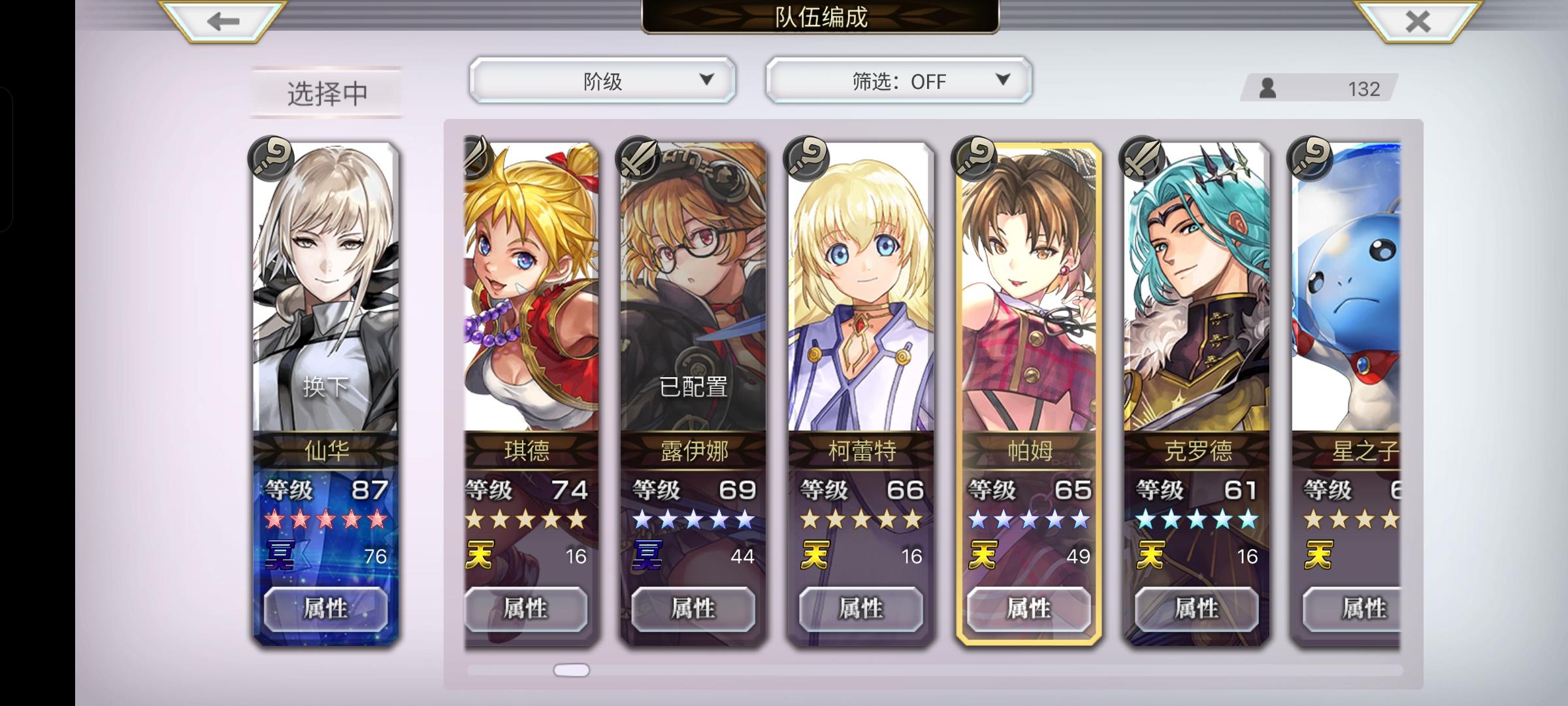Click the 属性 button on 仙华's card
This screenshot has width=1568, height=706.
(325, 609)
